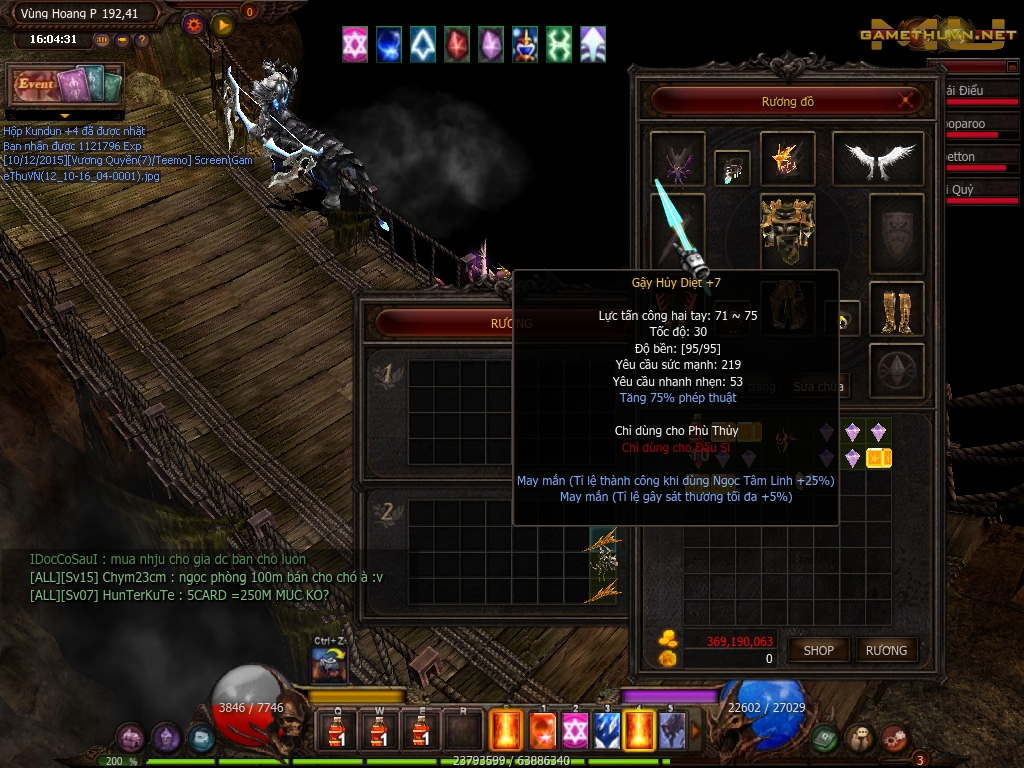Open the question mark help button

pos(142,40)
